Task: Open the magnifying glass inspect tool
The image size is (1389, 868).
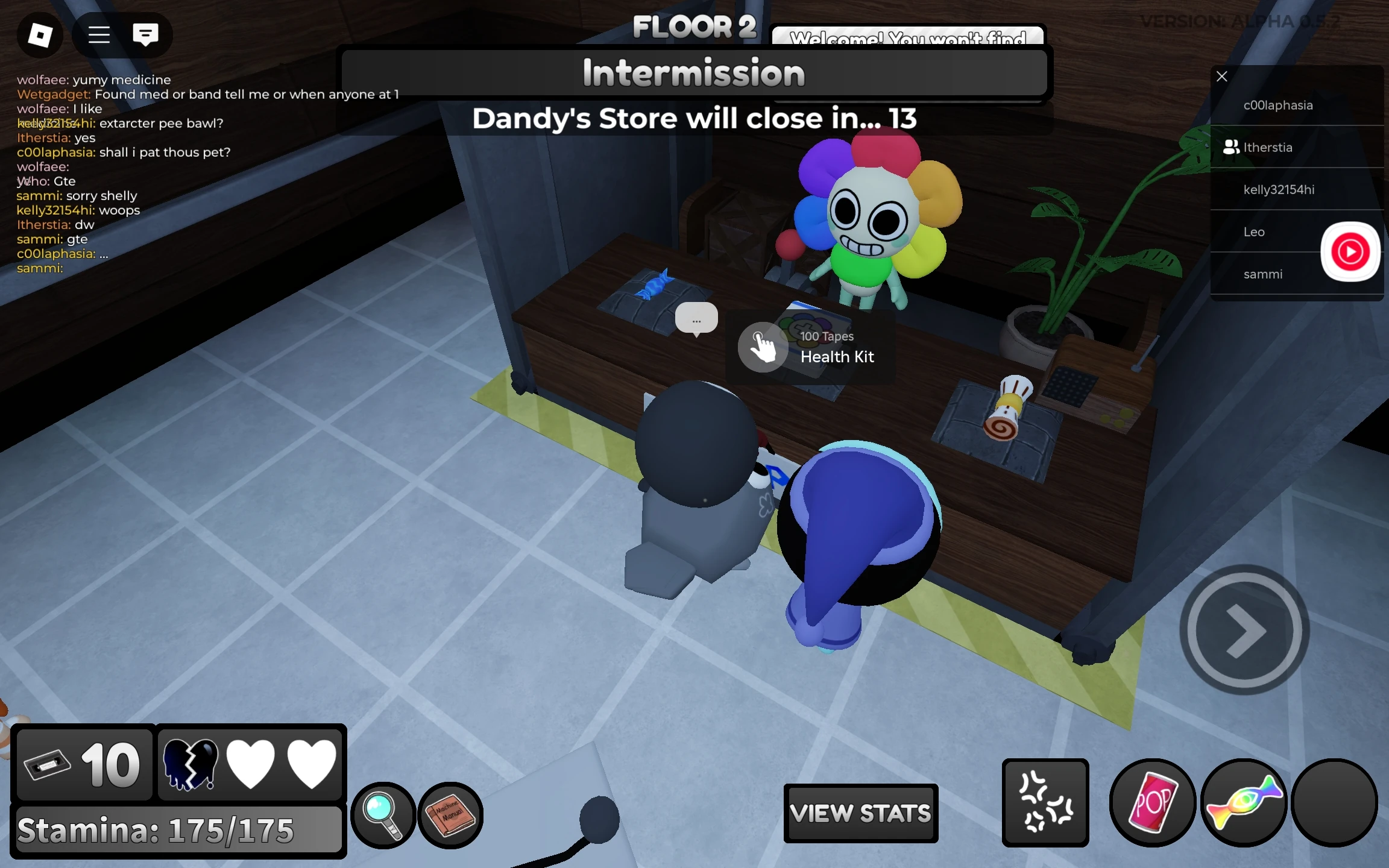Action: click(x=383, y=815)
